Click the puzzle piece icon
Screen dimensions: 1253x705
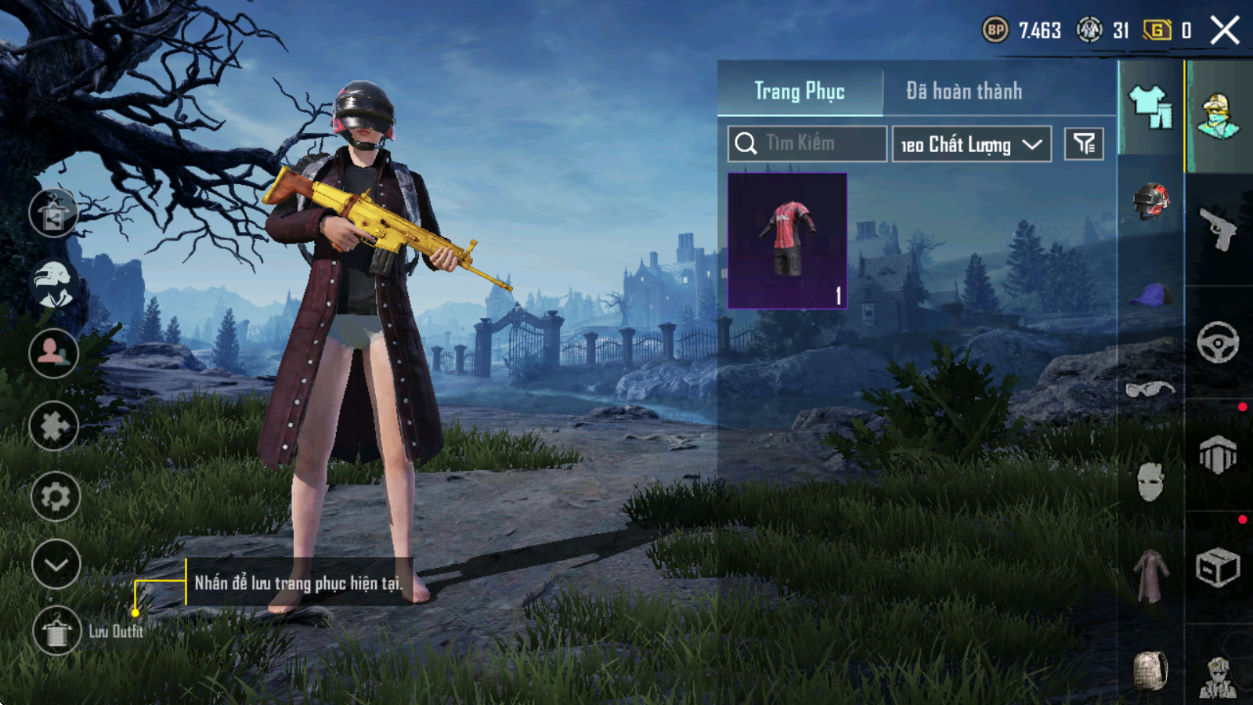point(56,426)
